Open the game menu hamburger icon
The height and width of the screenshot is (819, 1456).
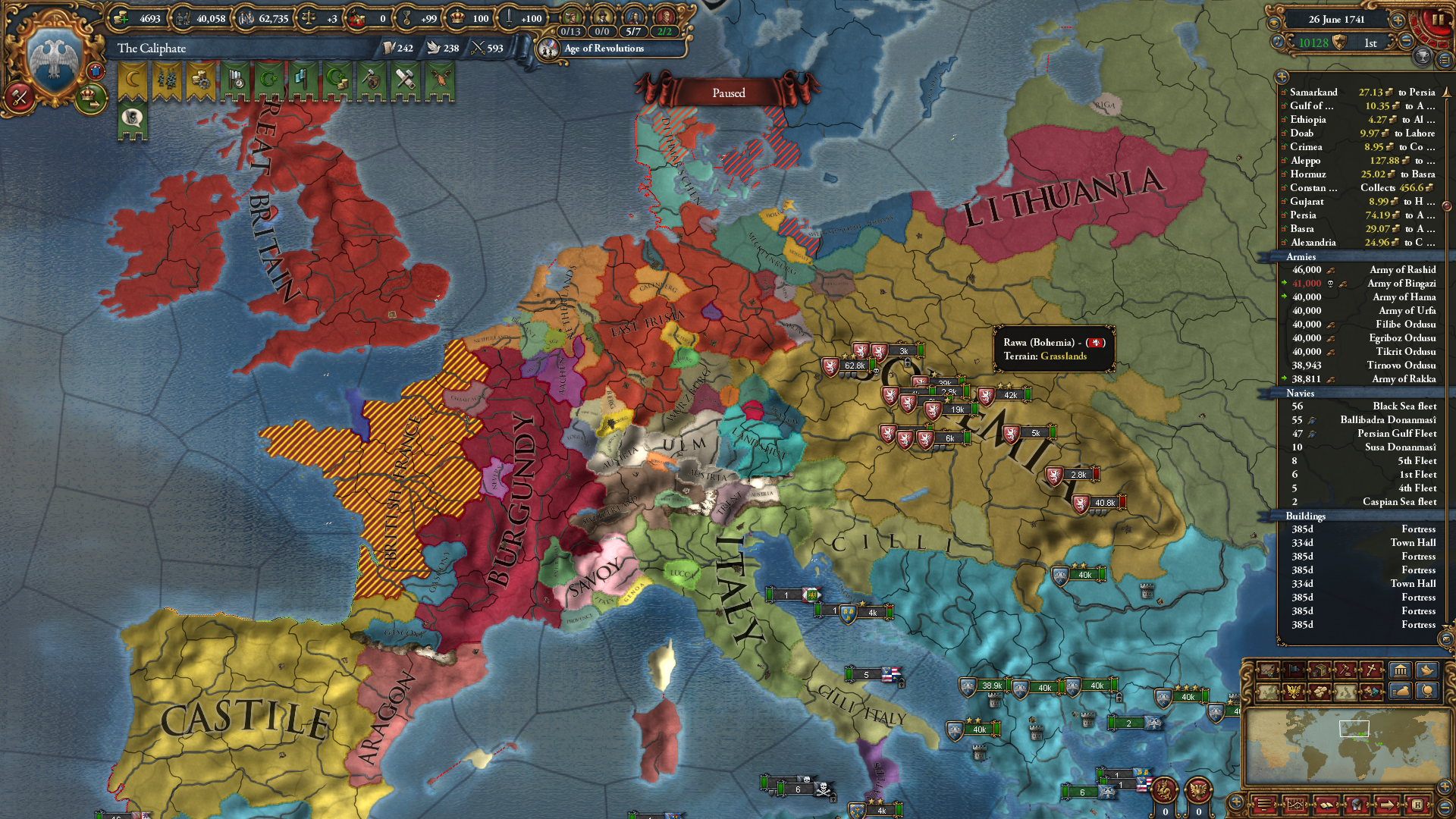[1265, 806]
